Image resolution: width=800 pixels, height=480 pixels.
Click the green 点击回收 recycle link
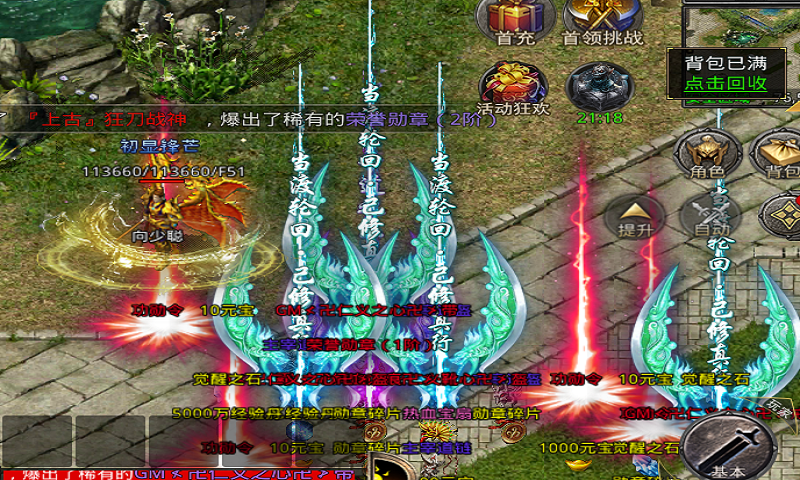tap(726, 83)
